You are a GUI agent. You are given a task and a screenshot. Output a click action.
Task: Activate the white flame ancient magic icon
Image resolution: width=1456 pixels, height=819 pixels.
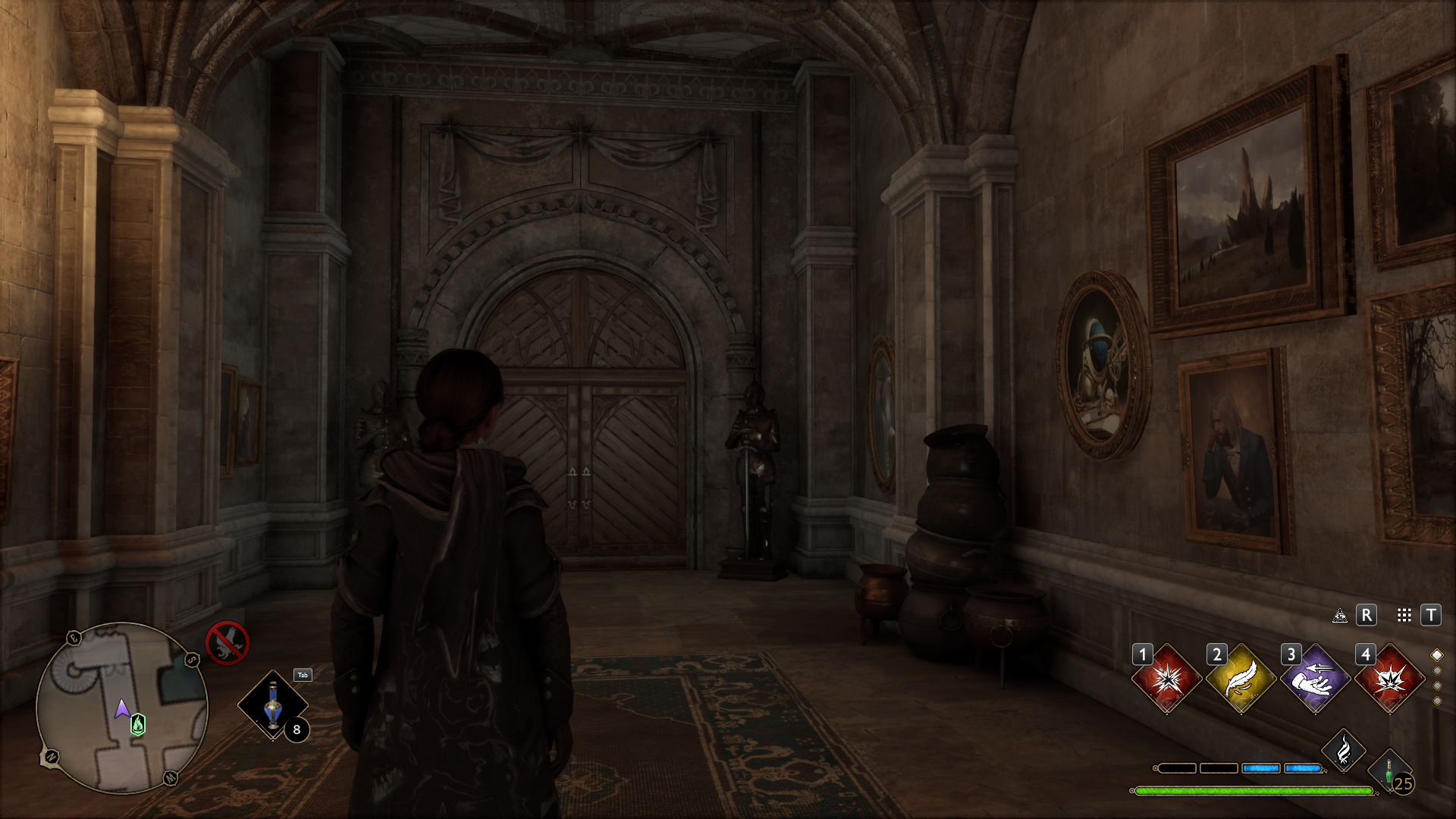[x=1344, y=751]
